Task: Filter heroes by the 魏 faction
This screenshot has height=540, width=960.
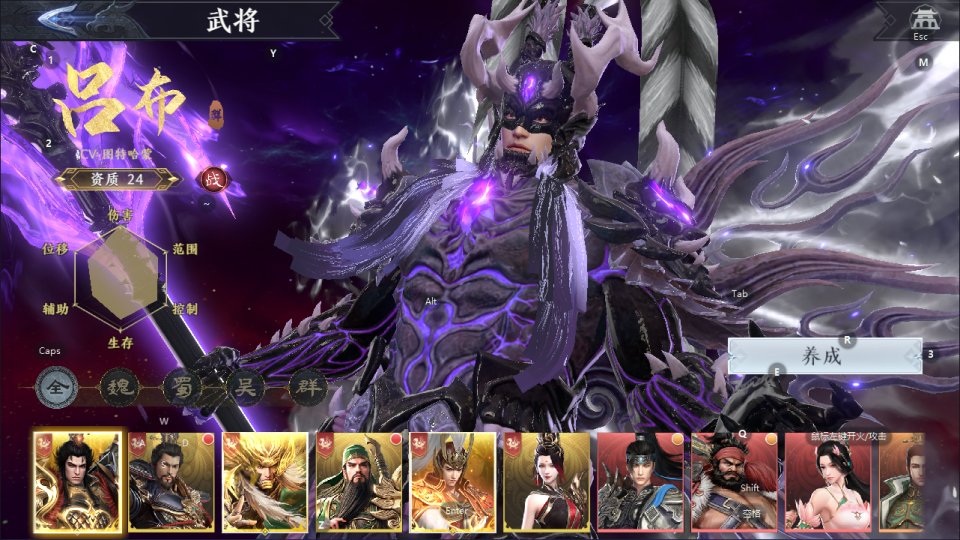Action: tap(120, 386)
